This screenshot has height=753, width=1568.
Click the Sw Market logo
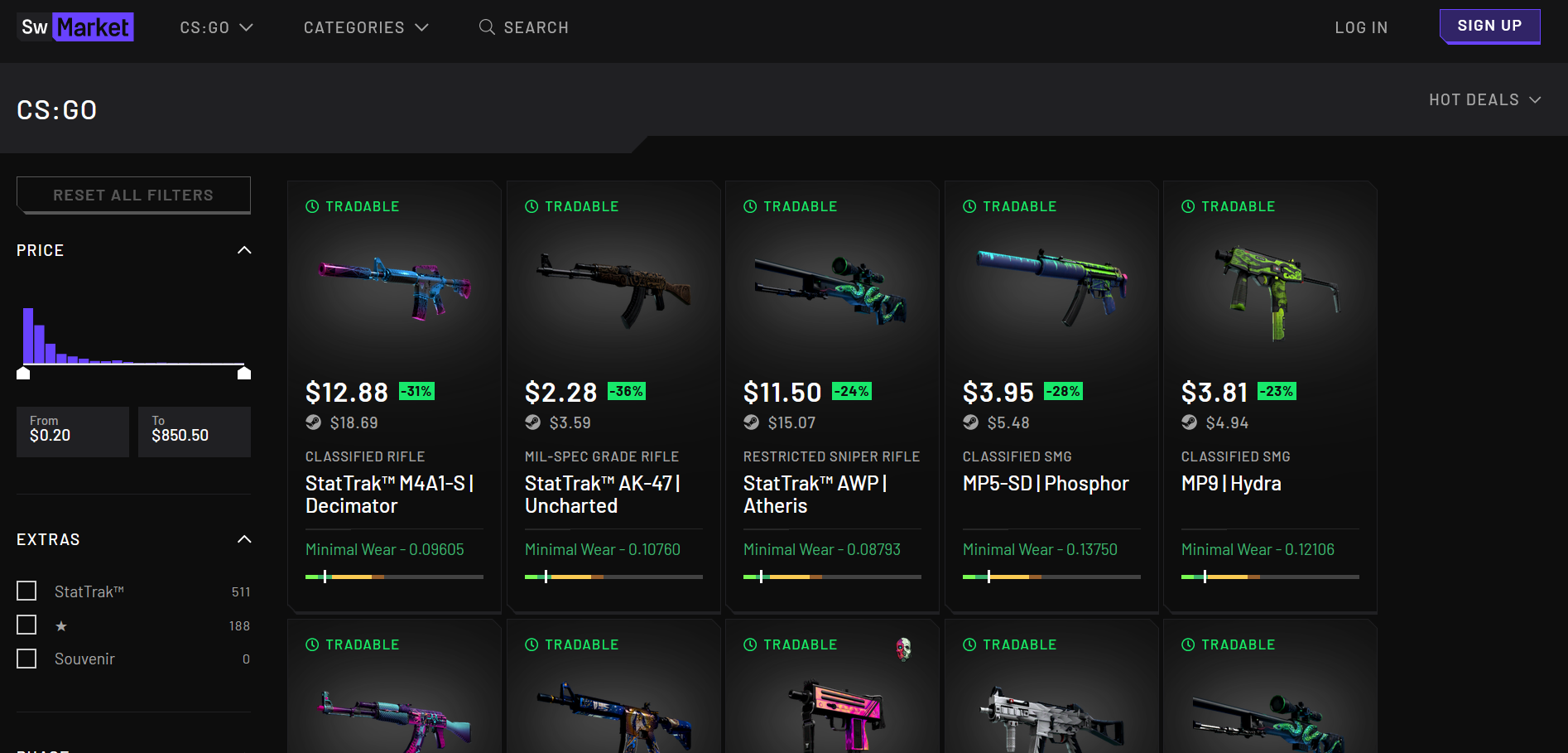75,26
